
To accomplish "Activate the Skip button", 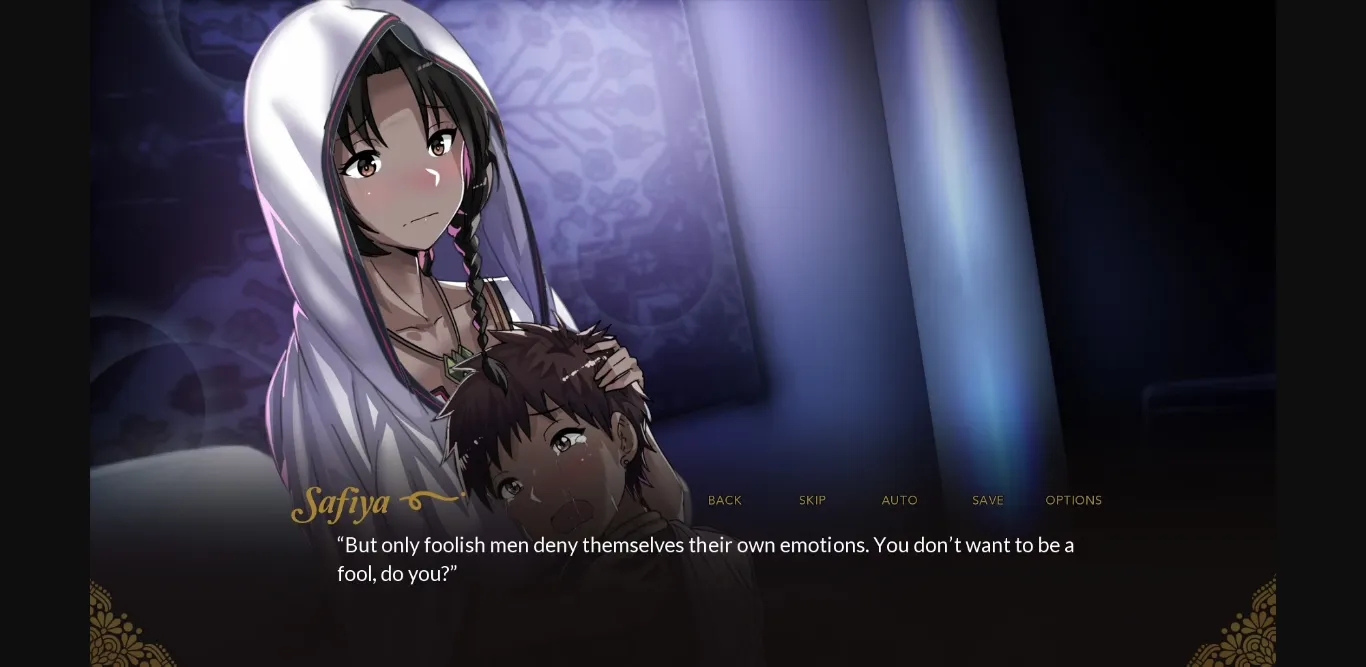I will [x=812, y=500].
